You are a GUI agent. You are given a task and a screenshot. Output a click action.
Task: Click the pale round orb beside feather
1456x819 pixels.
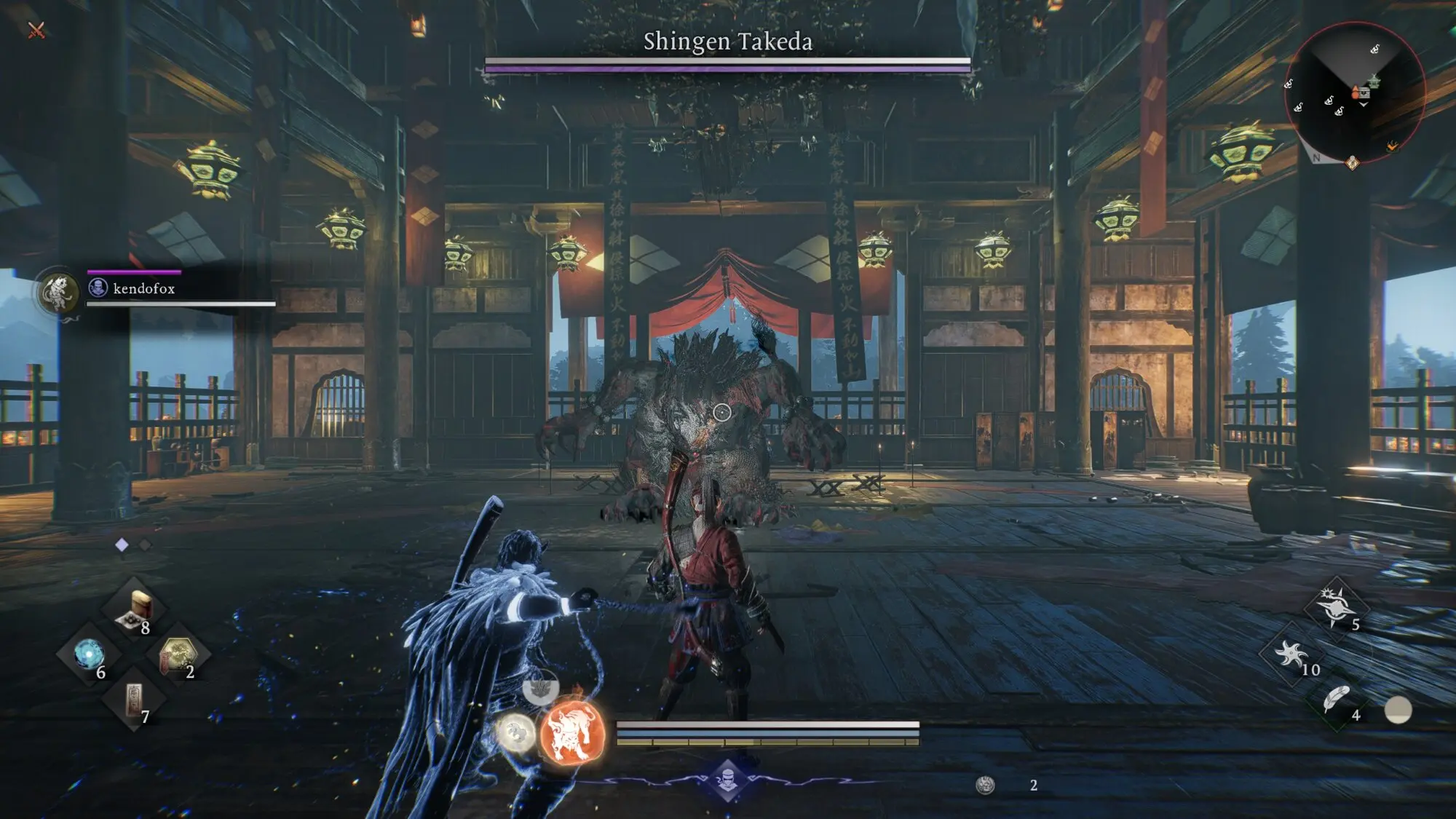1398,710
